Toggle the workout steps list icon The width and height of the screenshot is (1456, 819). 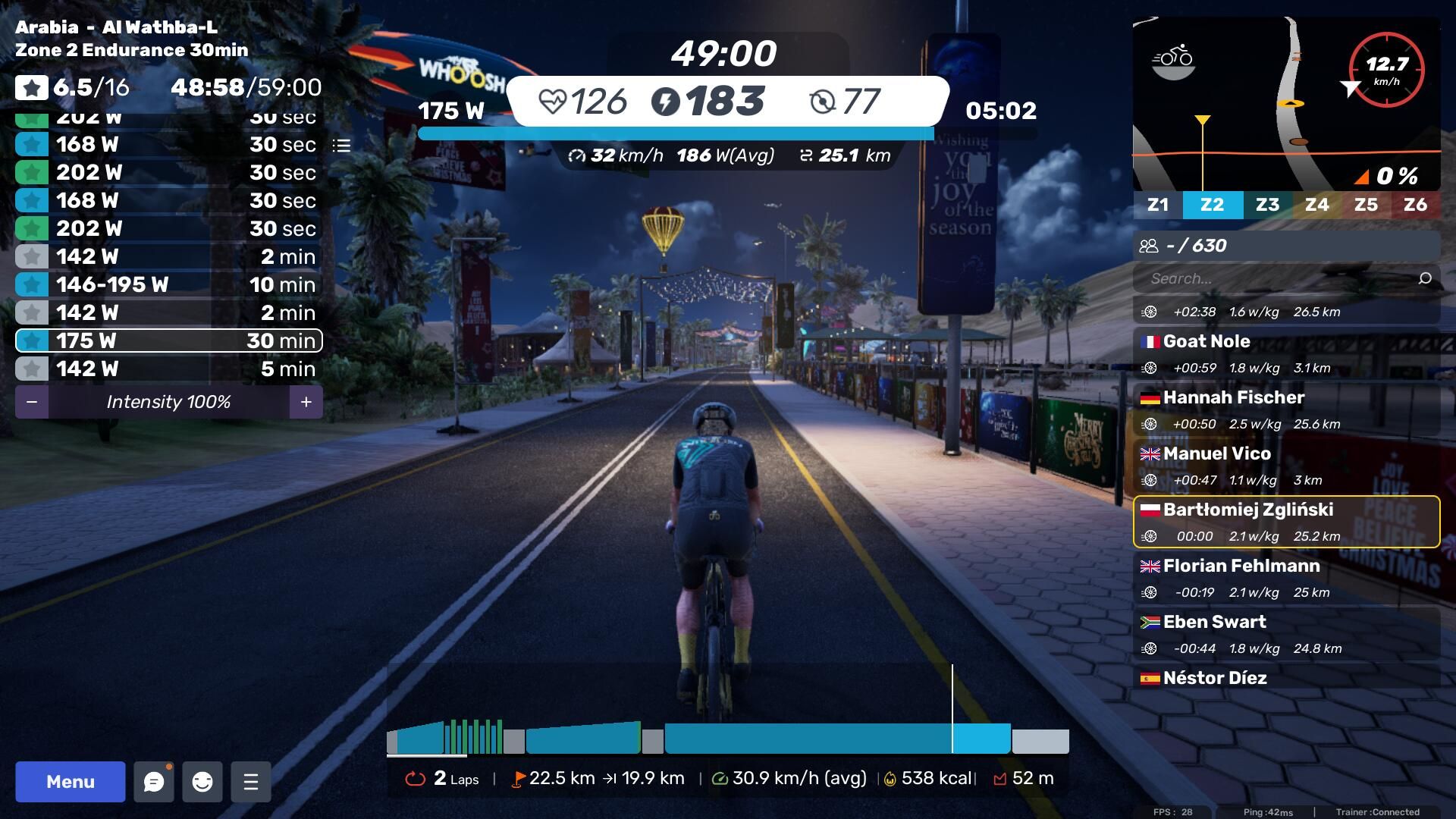341,145
